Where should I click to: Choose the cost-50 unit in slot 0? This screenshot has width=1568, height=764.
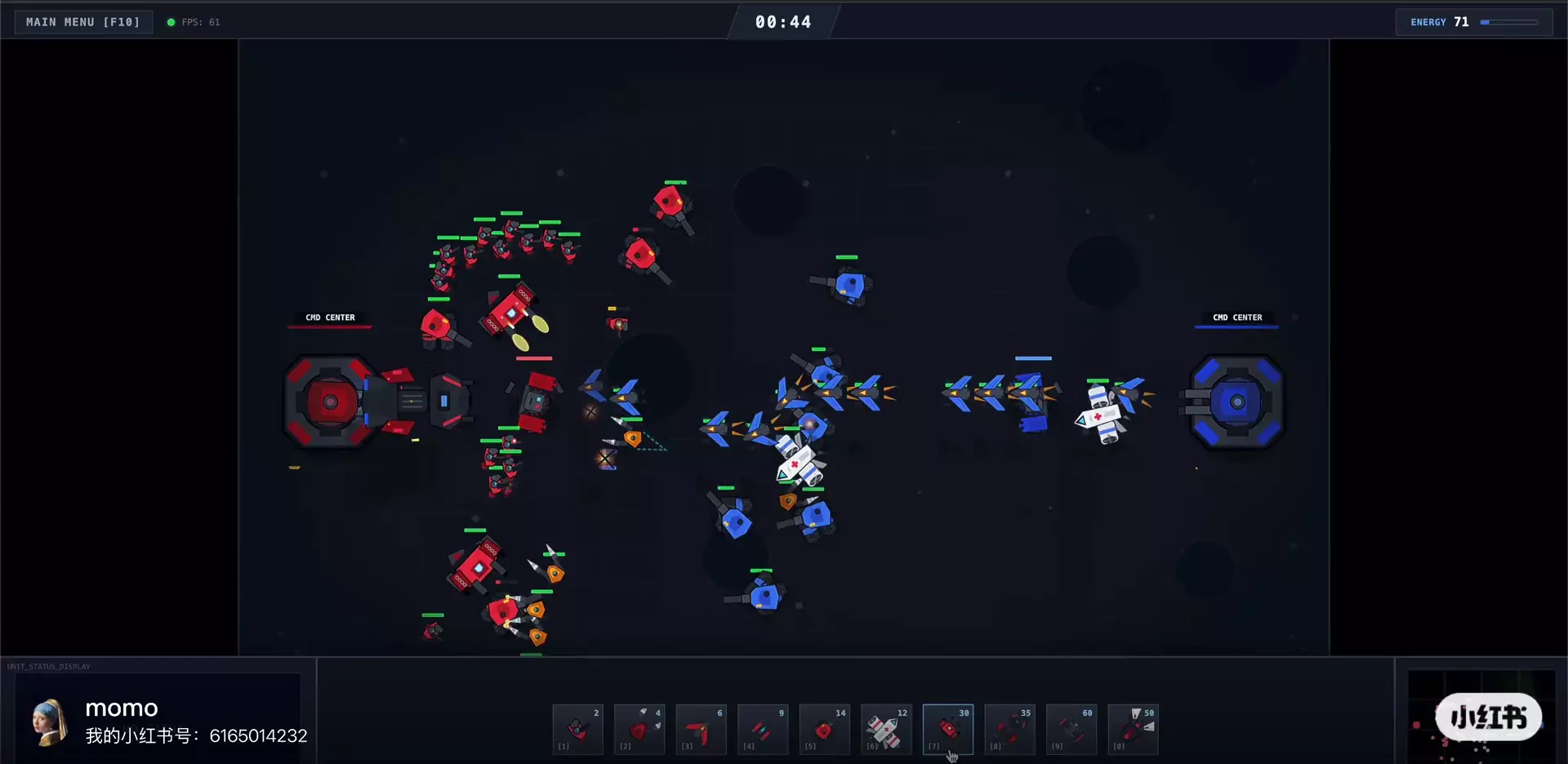pyautogui.click(x=1133, y=729)
